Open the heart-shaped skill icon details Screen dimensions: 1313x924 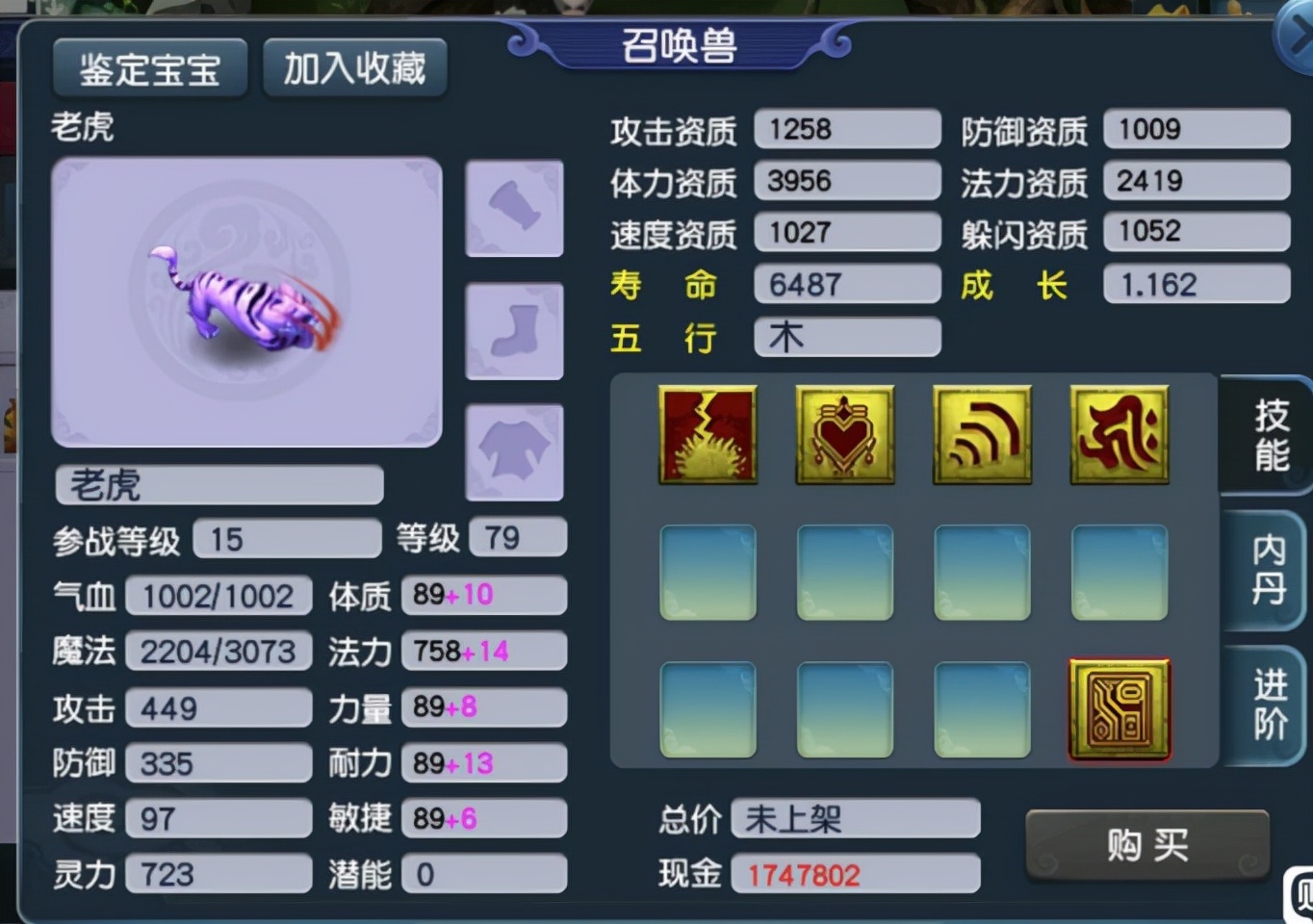click(x=844, y=434)
